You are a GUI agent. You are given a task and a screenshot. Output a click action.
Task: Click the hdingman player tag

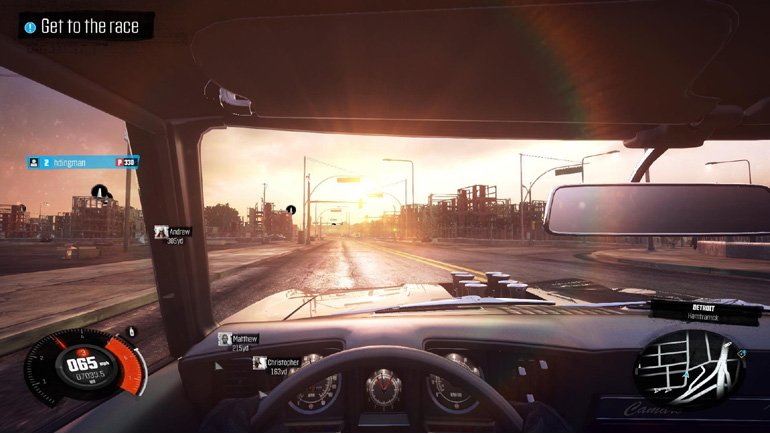tap(83, 161)
